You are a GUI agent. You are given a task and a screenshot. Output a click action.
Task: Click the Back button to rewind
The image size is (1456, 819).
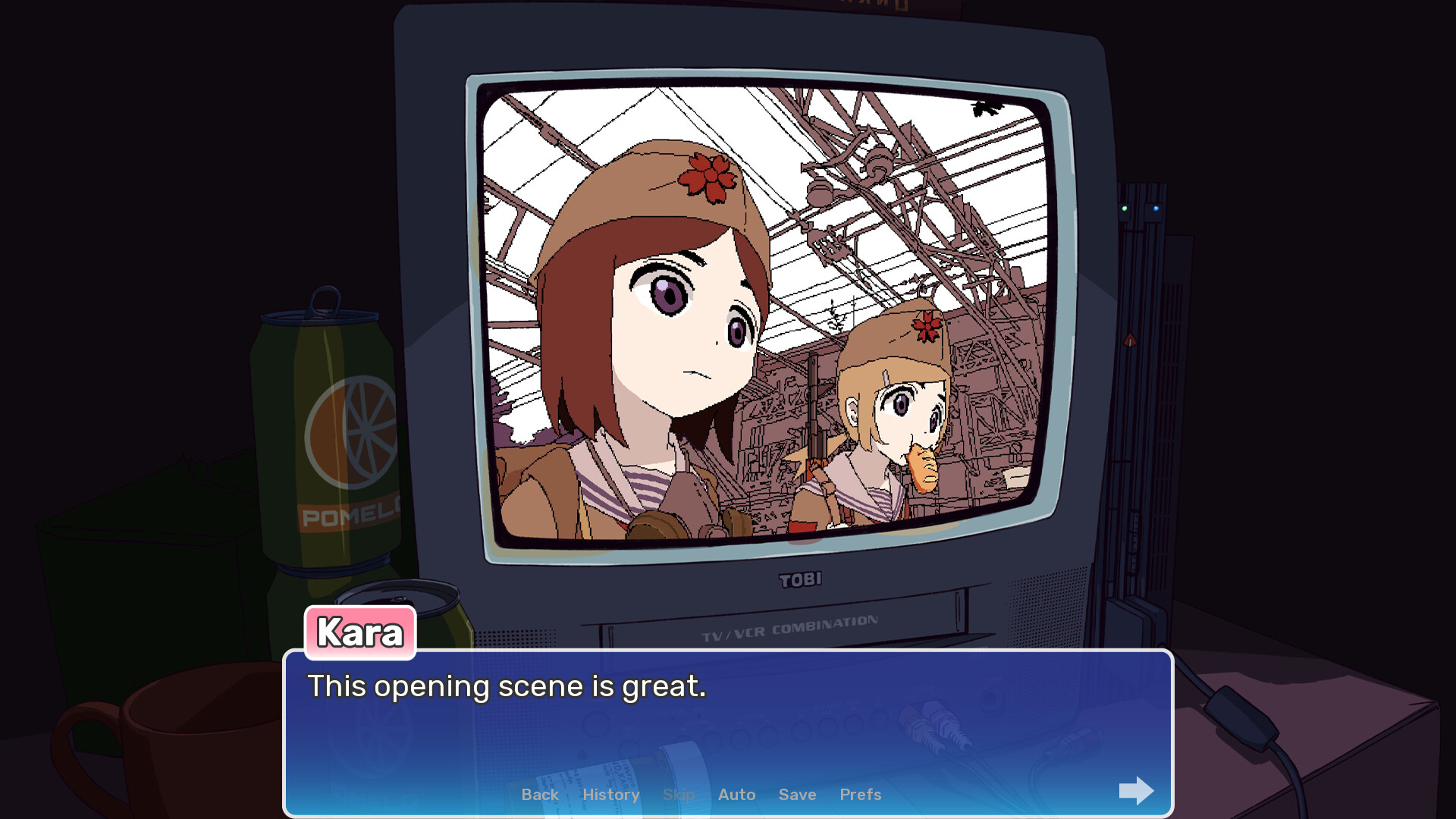(539, 795)
